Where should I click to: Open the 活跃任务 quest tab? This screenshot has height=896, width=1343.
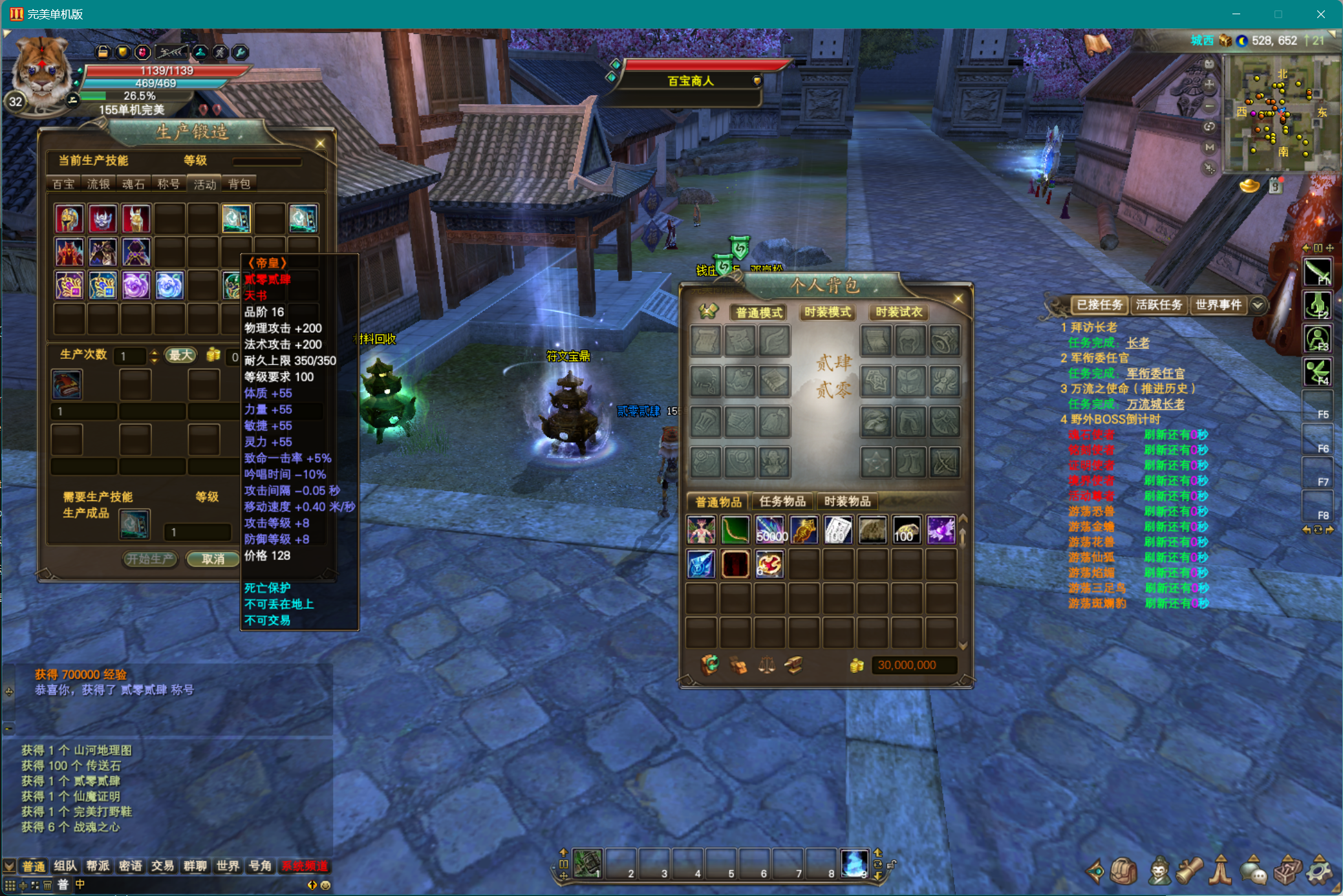(x=1159, y=304)
